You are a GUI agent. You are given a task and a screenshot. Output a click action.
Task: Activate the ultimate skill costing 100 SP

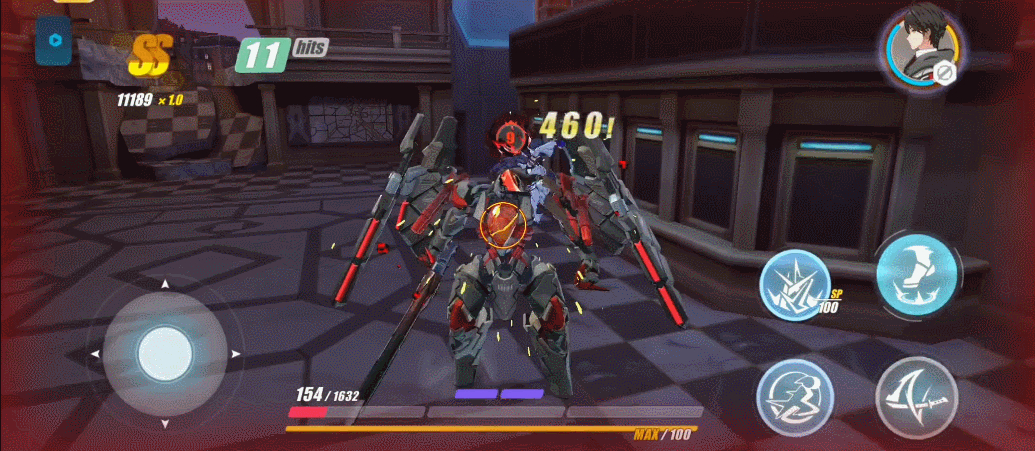(793, 283)
